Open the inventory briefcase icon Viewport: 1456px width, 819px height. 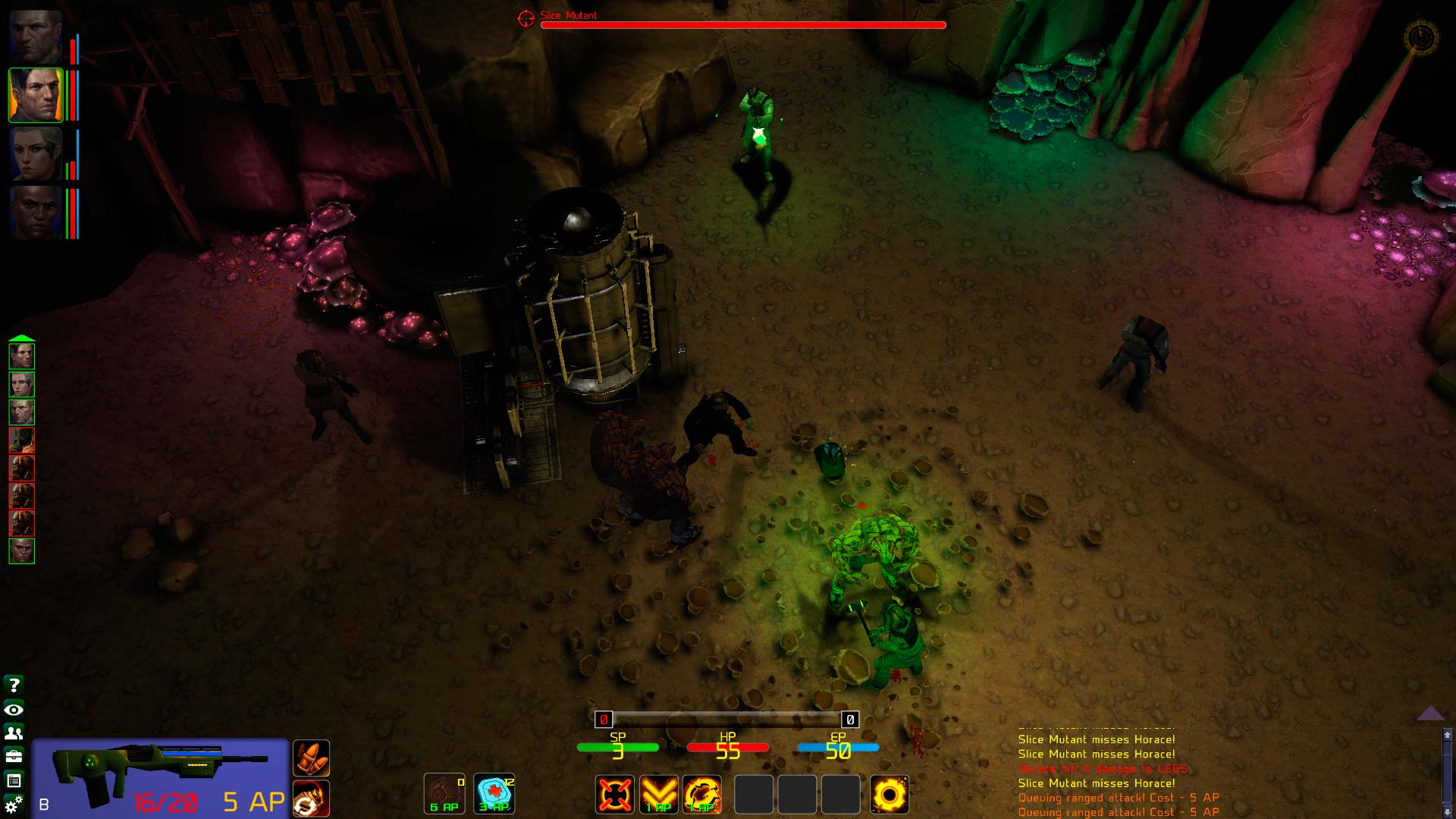click(14, 756)
